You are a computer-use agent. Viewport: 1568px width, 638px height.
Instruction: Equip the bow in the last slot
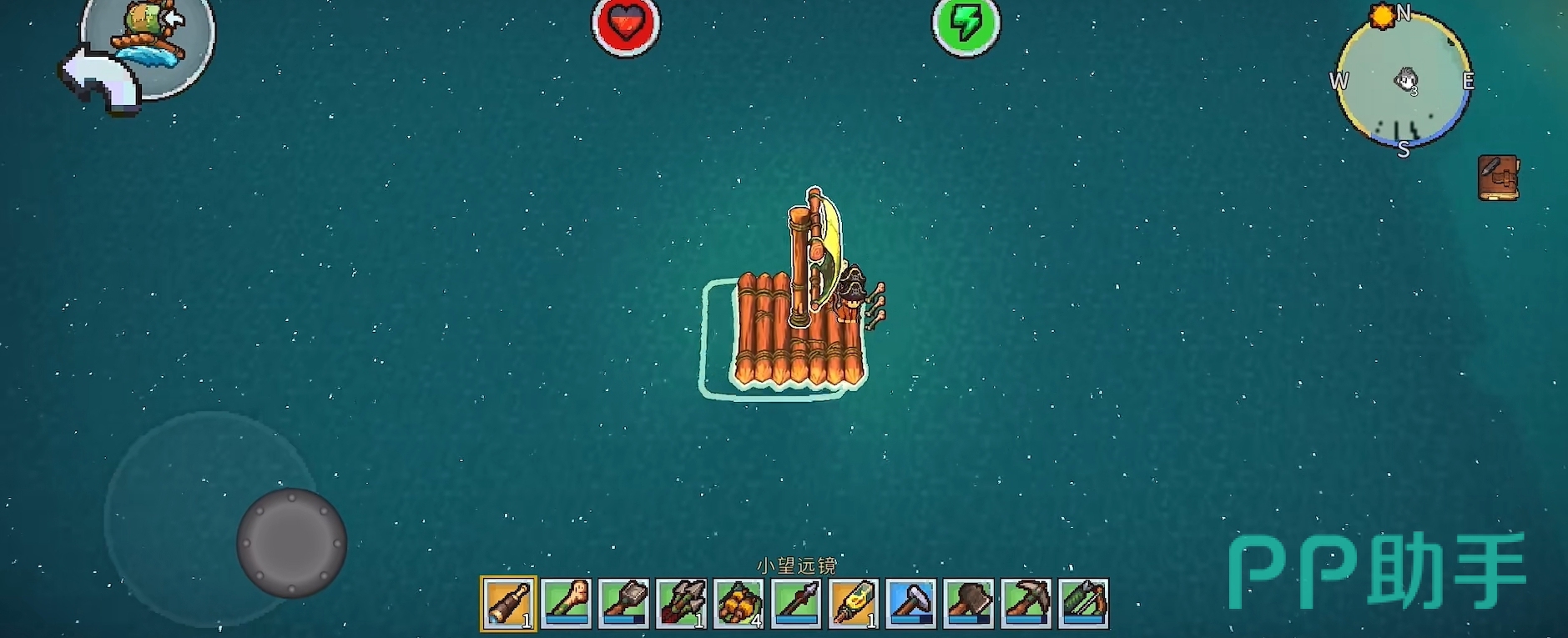click(x=1084, y=603)
